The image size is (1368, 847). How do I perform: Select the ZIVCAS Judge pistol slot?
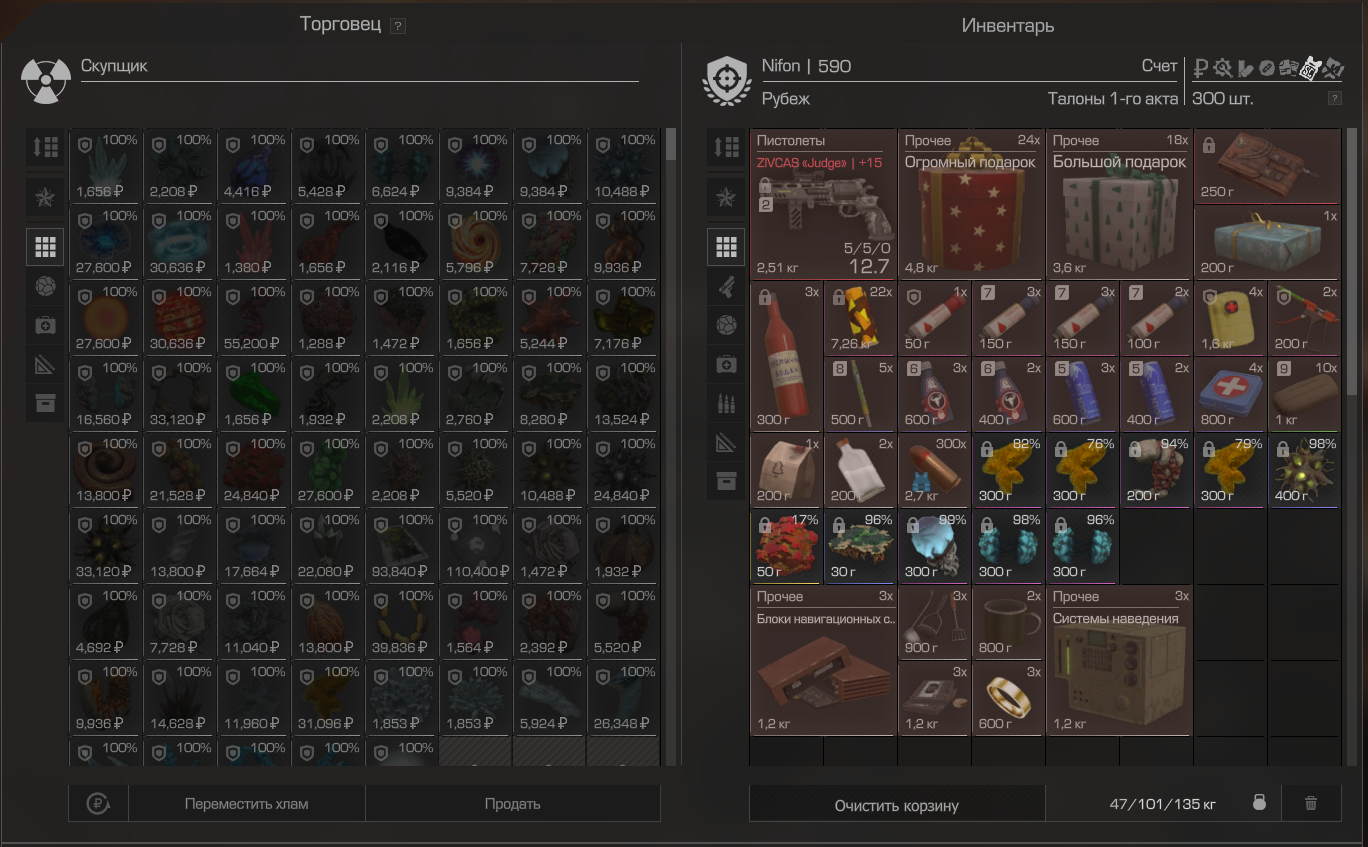823,205
